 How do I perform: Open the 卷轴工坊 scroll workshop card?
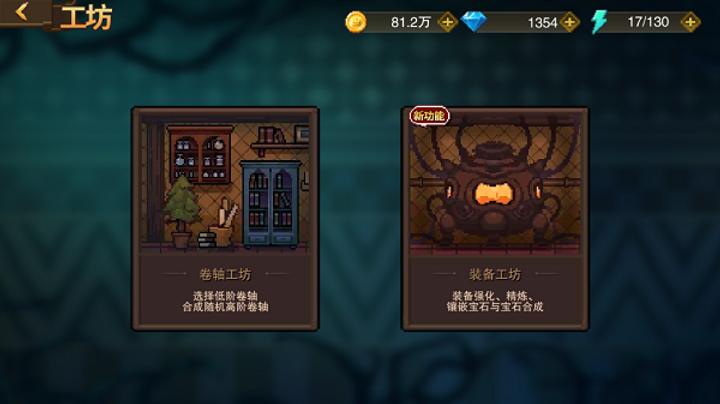[x=225, y=218]
